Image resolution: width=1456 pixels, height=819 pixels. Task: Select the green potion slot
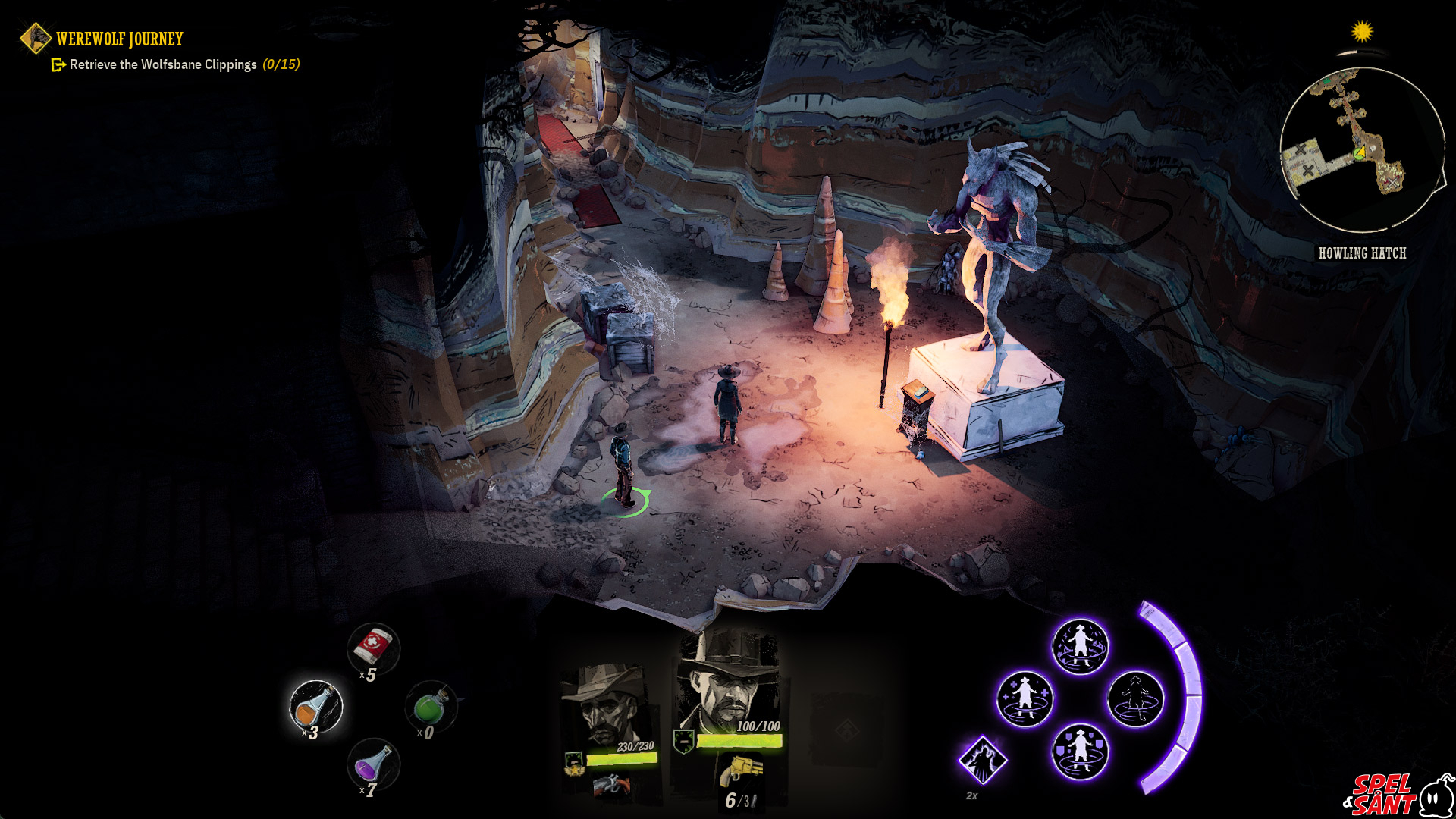431,706
